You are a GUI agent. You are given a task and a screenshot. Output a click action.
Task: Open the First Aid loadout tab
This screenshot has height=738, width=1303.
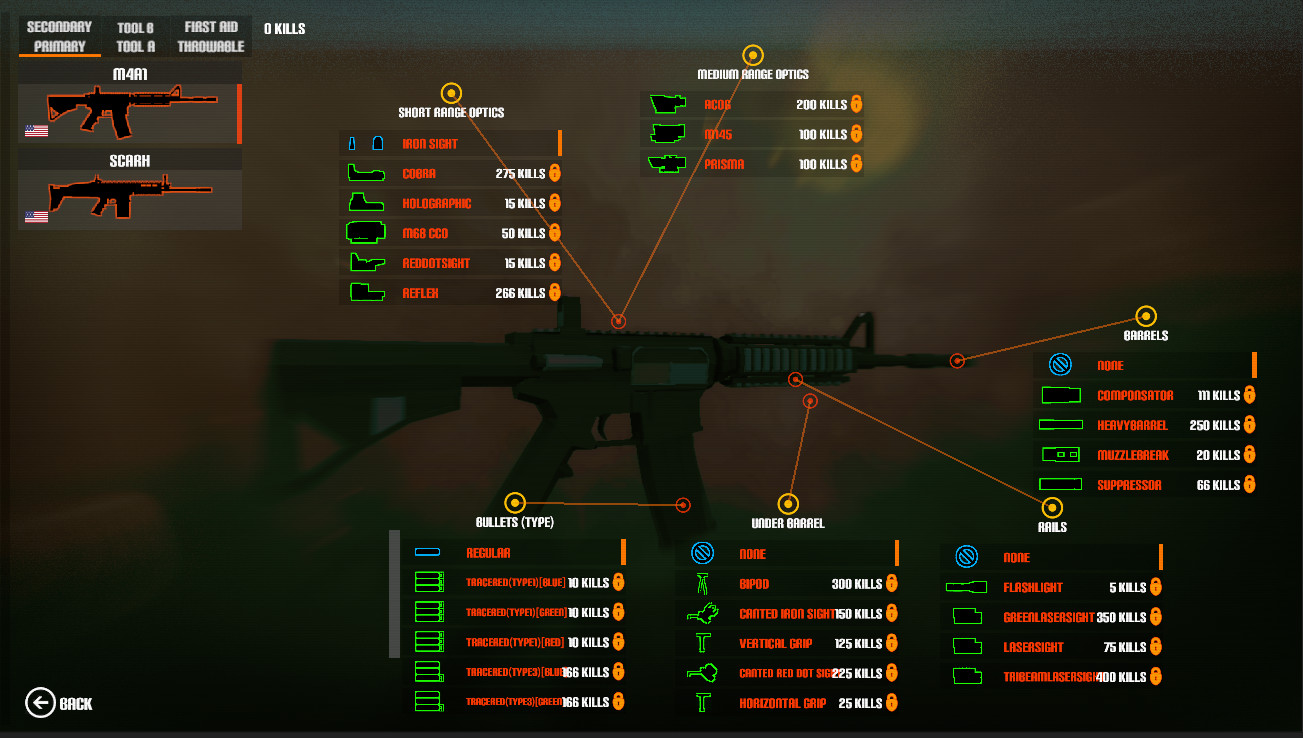(x=210, y=28)
